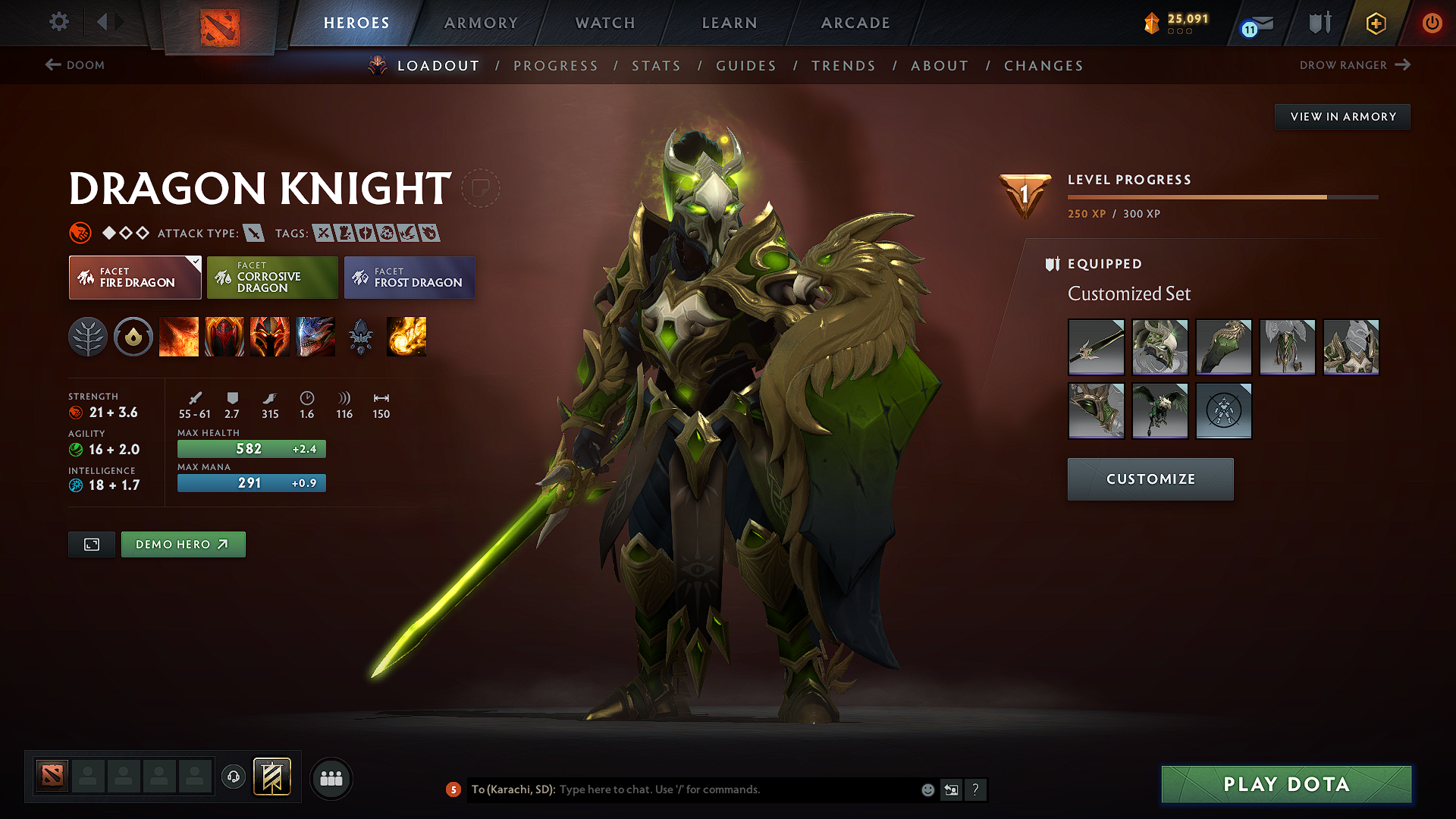
Task: Click the Demo Hero button
Action: 183,544
